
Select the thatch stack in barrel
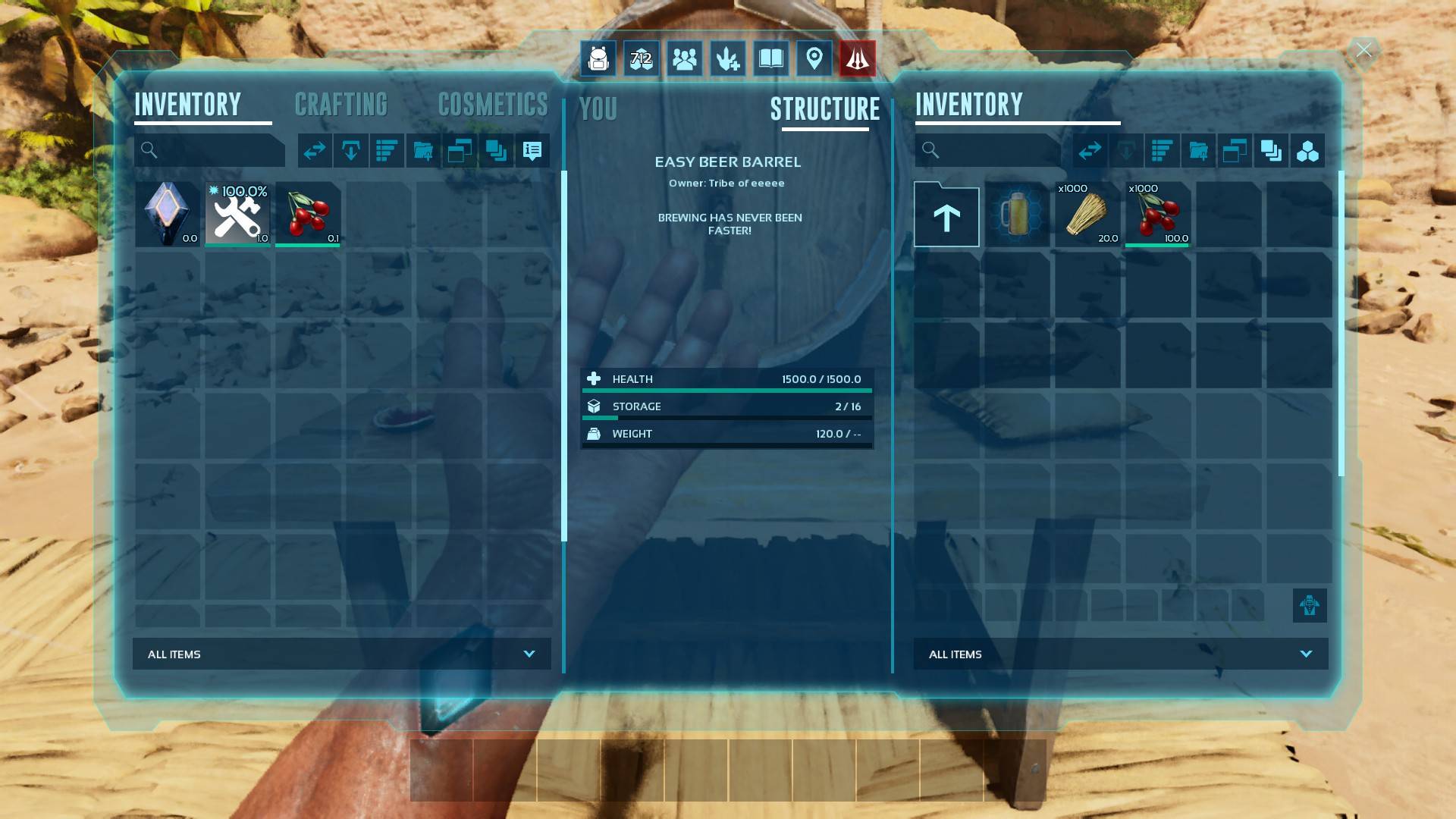click(x=1087, y=214)
